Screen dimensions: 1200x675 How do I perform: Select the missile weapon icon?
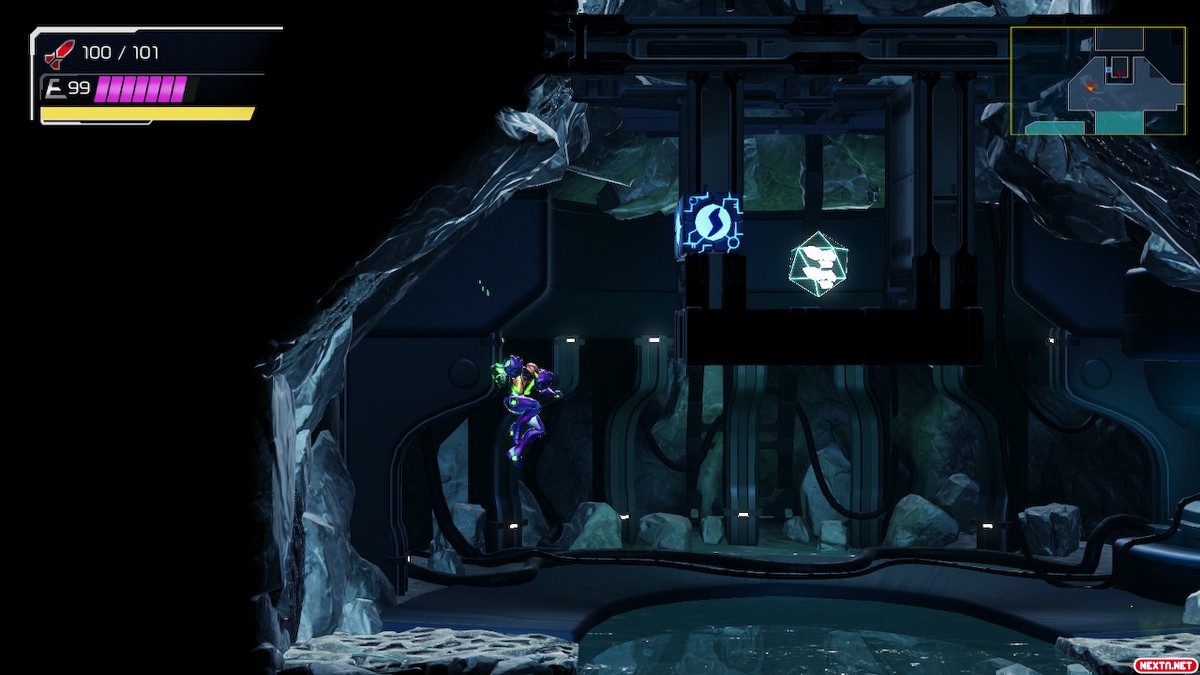point(60,54)
